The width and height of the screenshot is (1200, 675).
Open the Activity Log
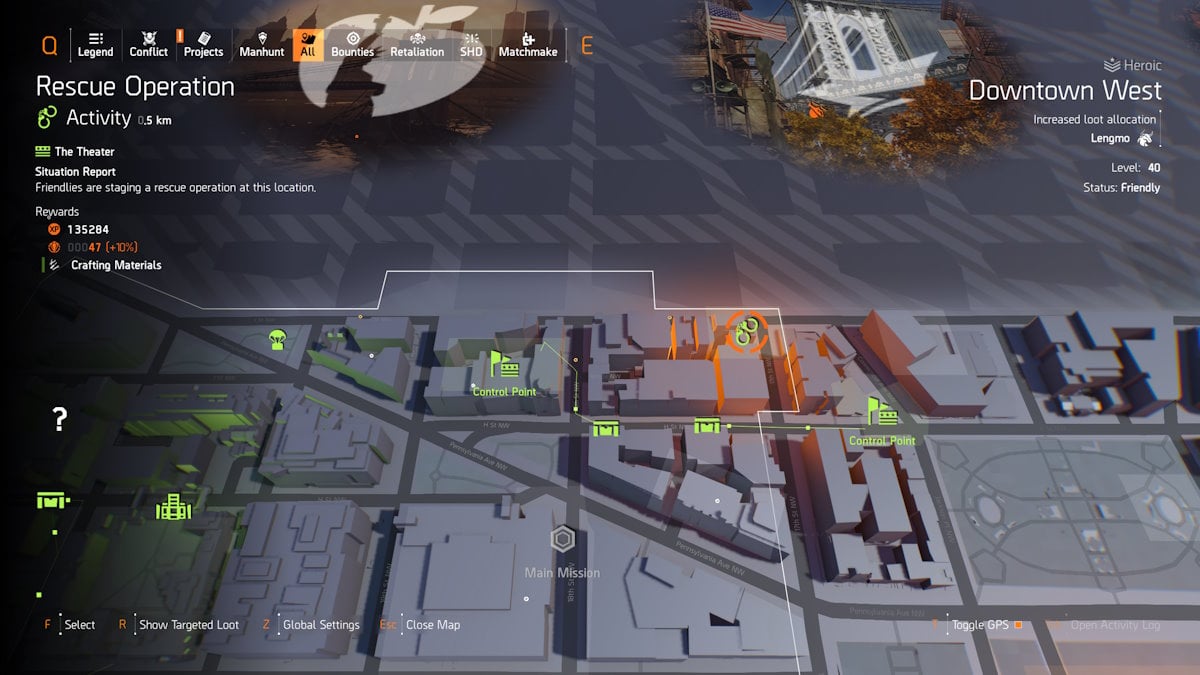pyautogui.click(x=1115, y=625)
